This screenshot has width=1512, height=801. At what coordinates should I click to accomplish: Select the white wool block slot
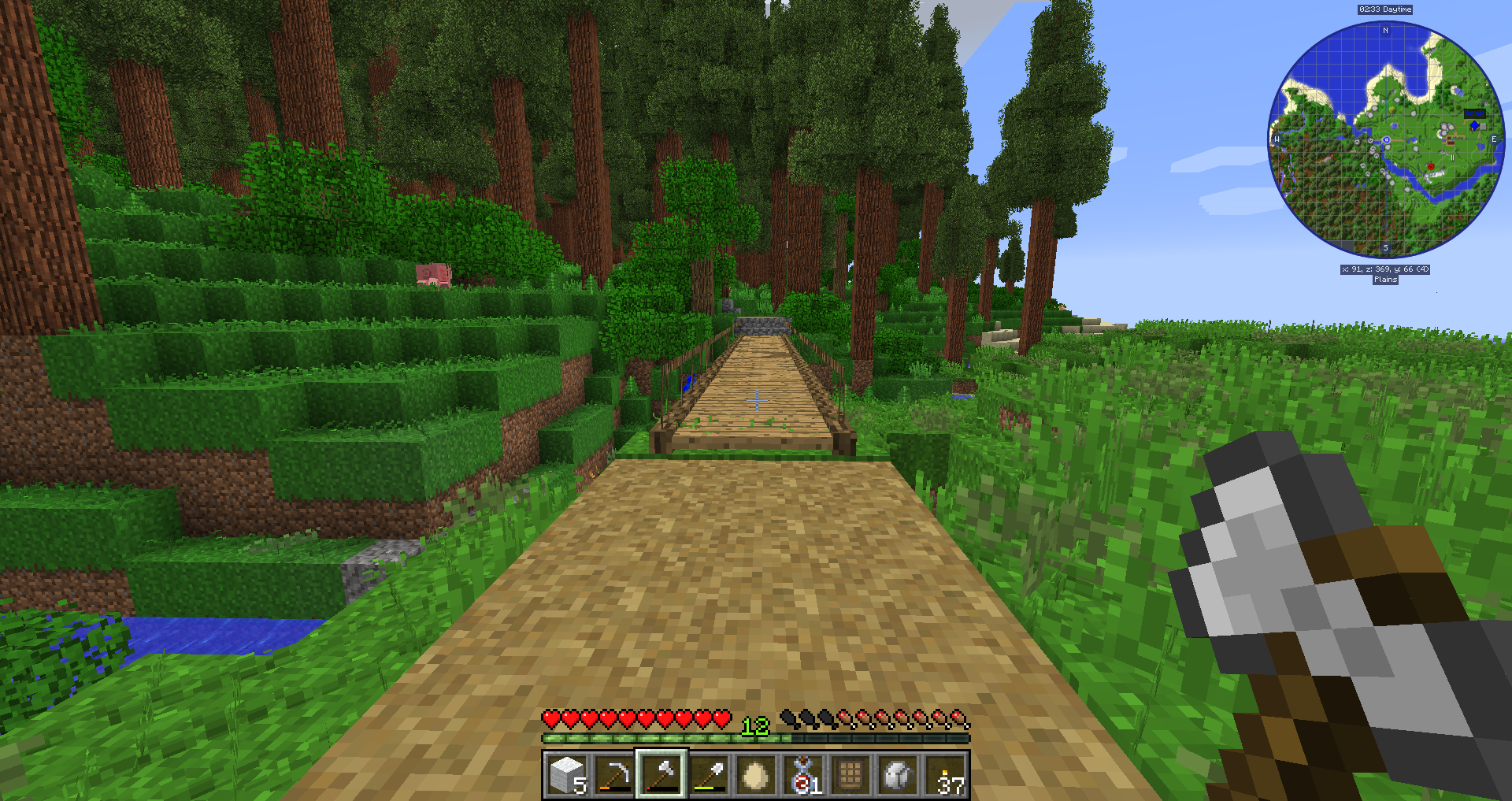(x=567, y=775)
